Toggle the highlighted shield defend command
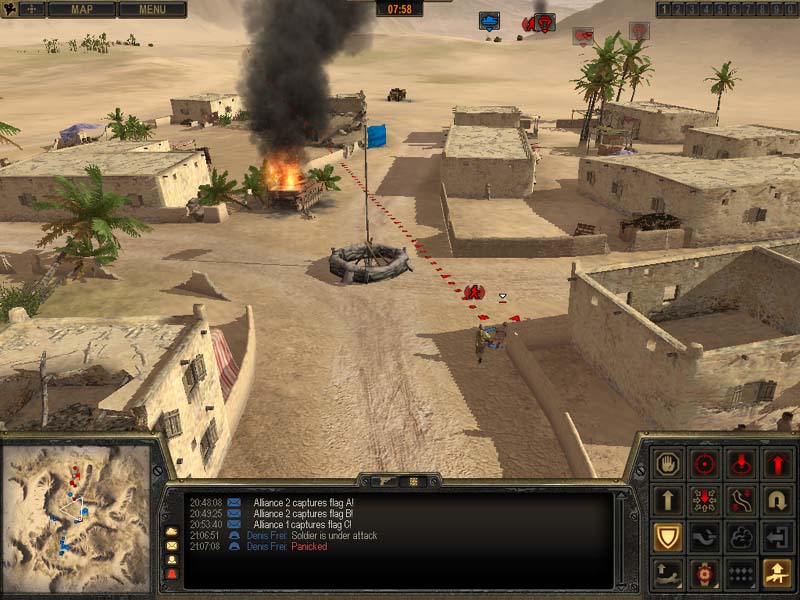The image size is (800, 600). [668, 537]
